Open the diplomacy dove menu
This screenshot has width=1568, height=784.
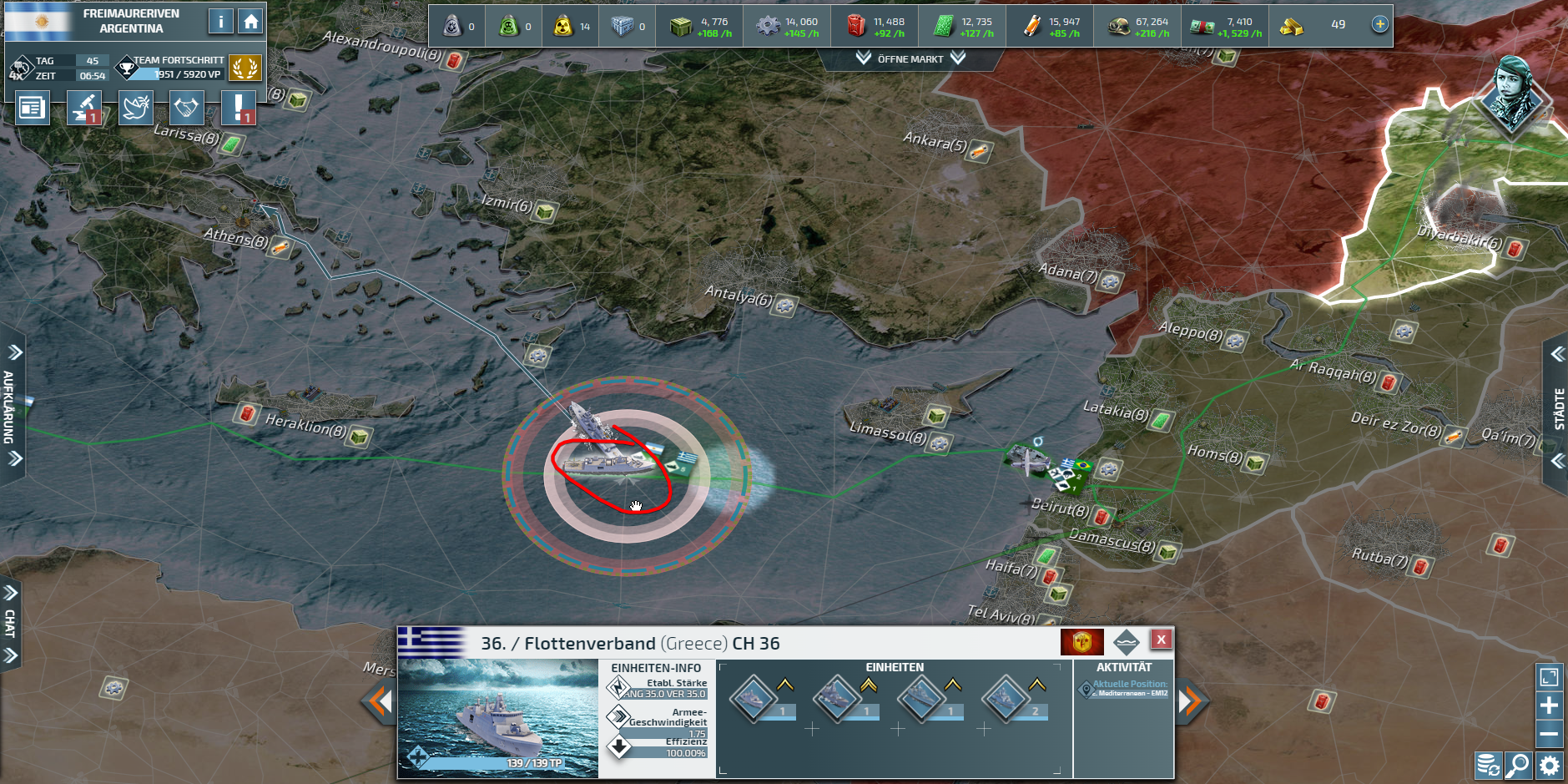point(135,109)
